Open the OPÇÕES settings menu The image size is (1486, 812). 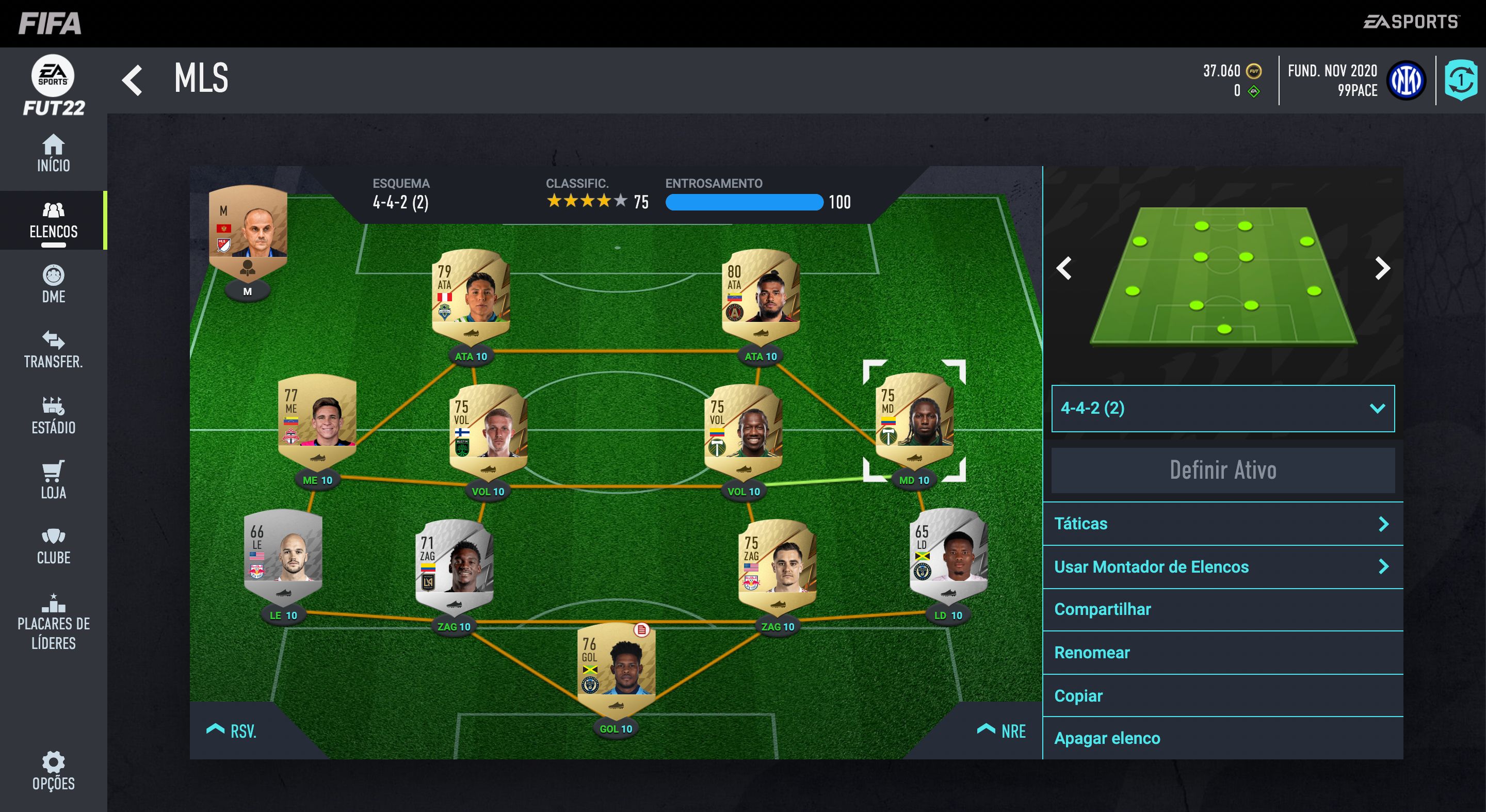(54, 773)
